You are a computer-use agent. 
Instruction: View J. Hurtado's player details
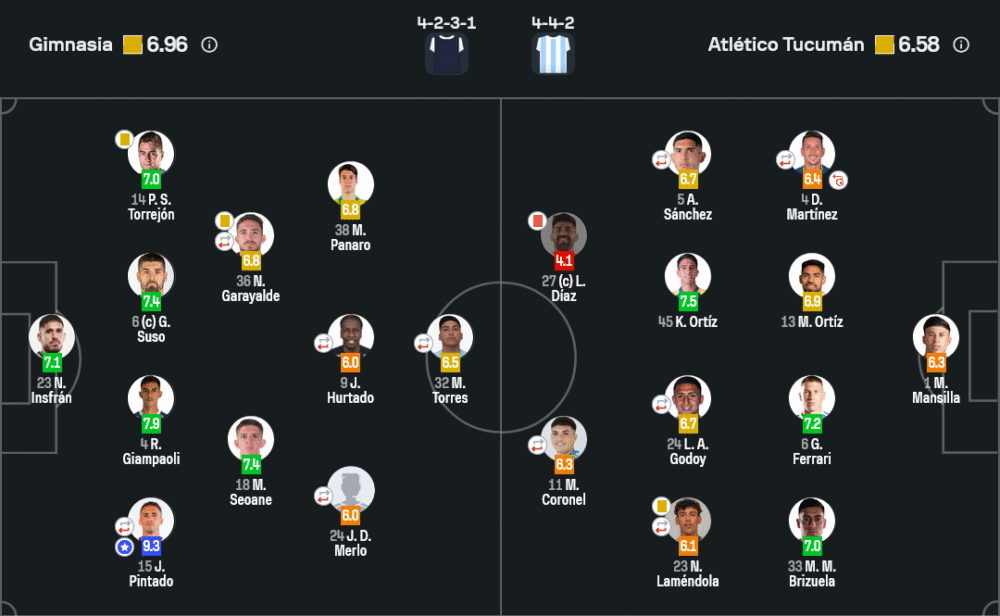pyautogui.click(x=350, y=336)
